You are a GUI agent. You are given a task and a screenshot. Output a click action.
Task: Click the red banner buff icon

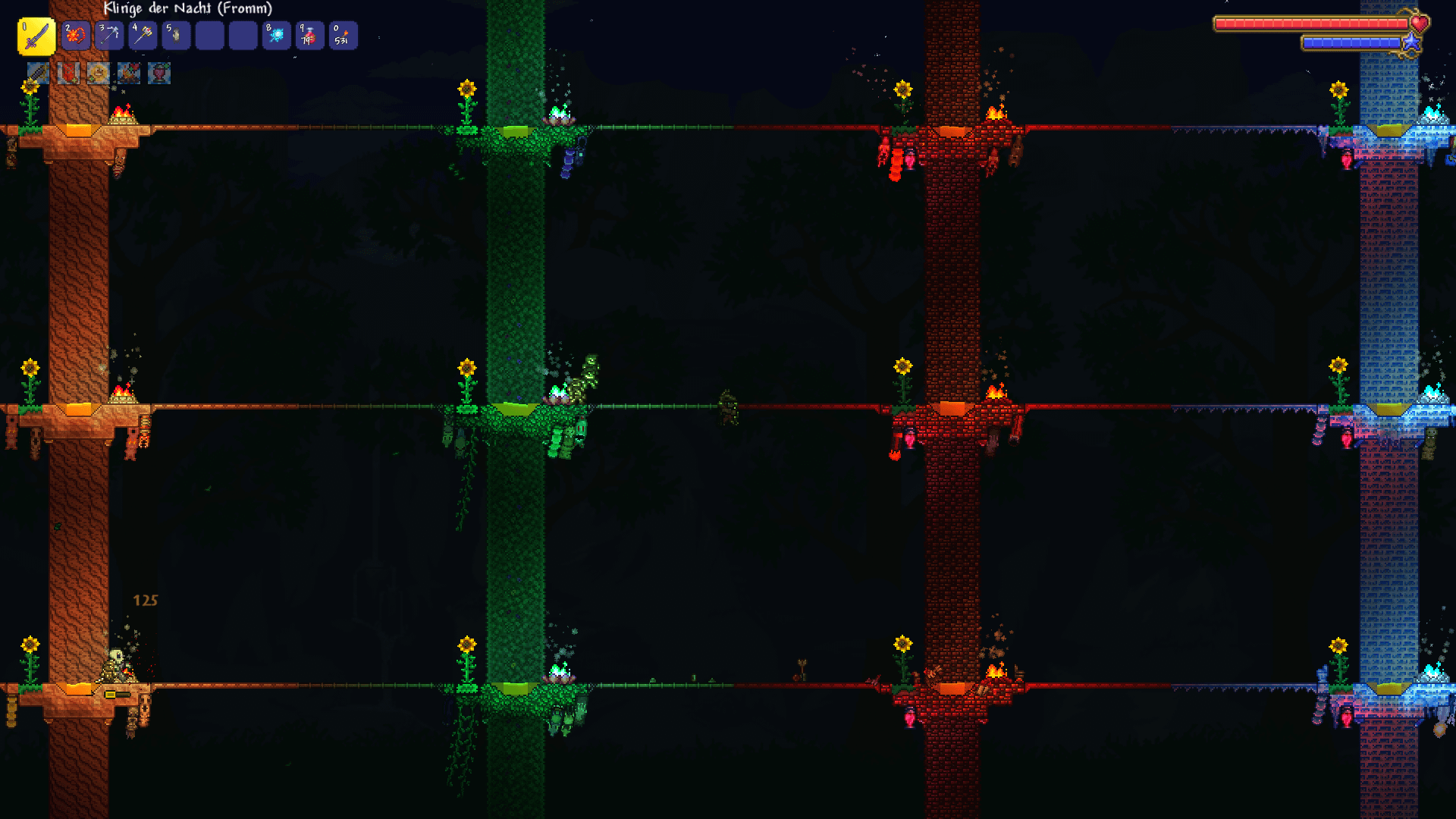tap(68, 73)
